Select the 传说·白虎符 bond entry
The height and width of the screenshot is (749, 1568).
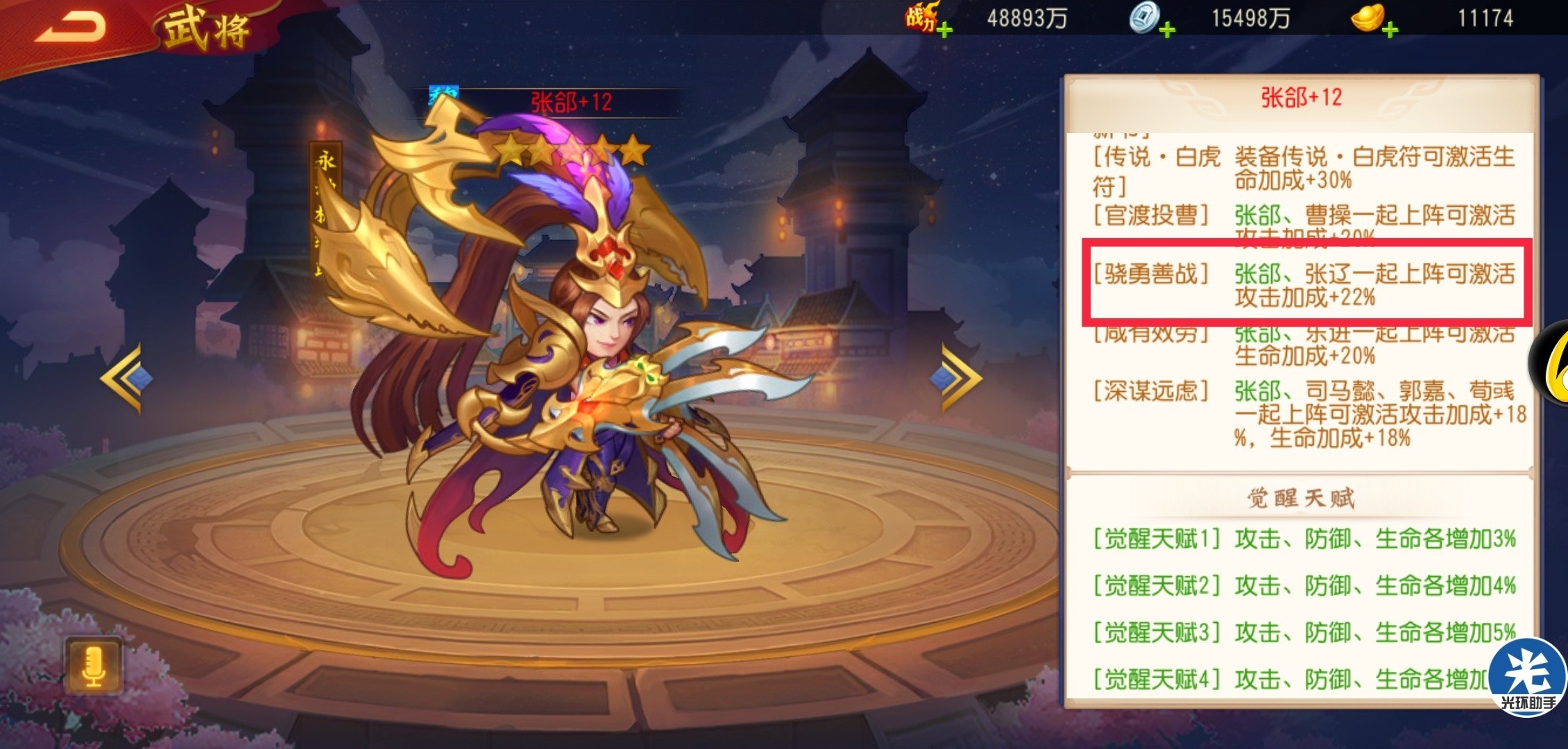pyautogui.click(x=1304, y=169)
